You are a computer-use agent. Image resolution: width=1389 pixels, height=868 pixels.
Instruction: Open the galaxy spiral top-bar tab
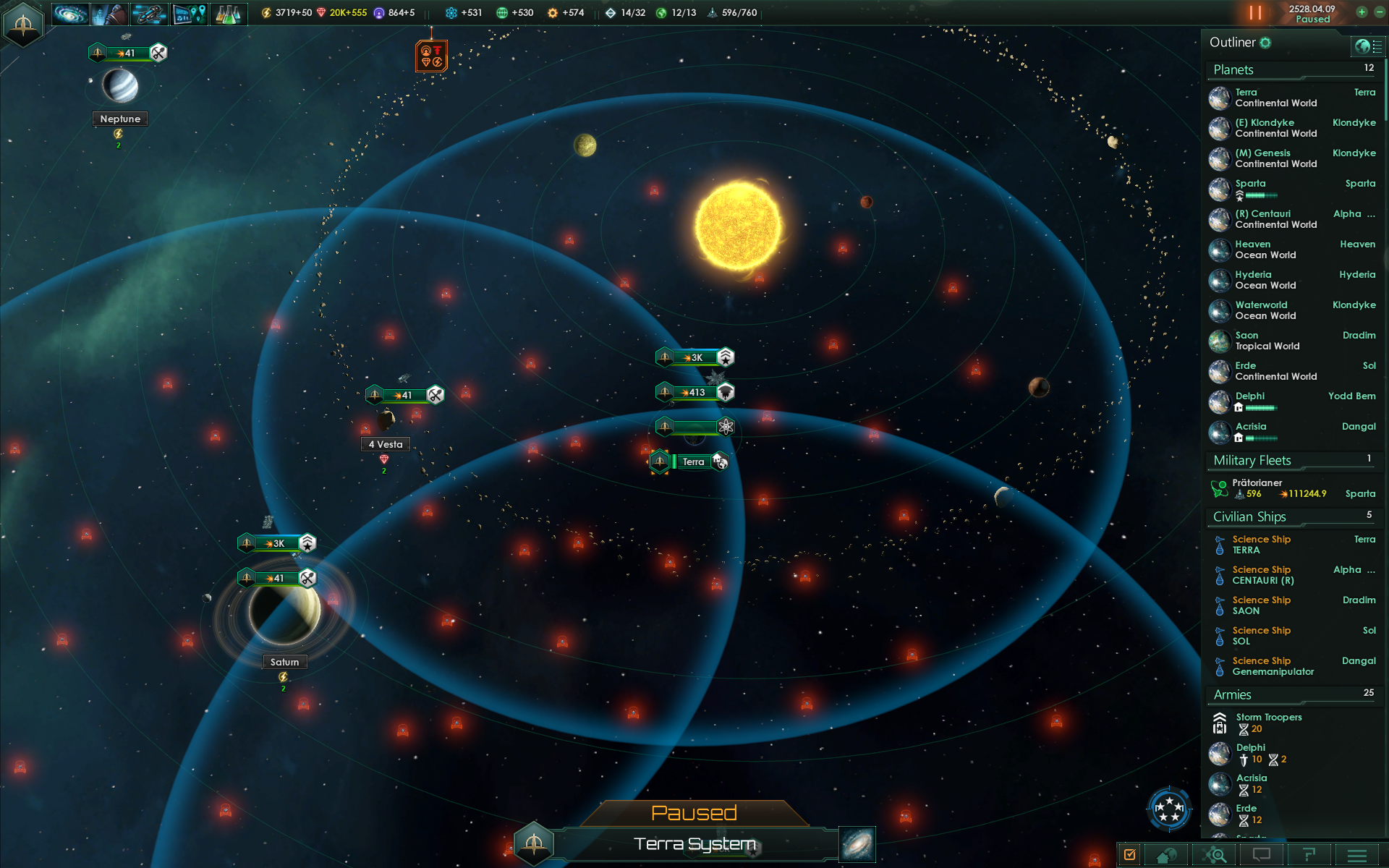click(70, 13)
